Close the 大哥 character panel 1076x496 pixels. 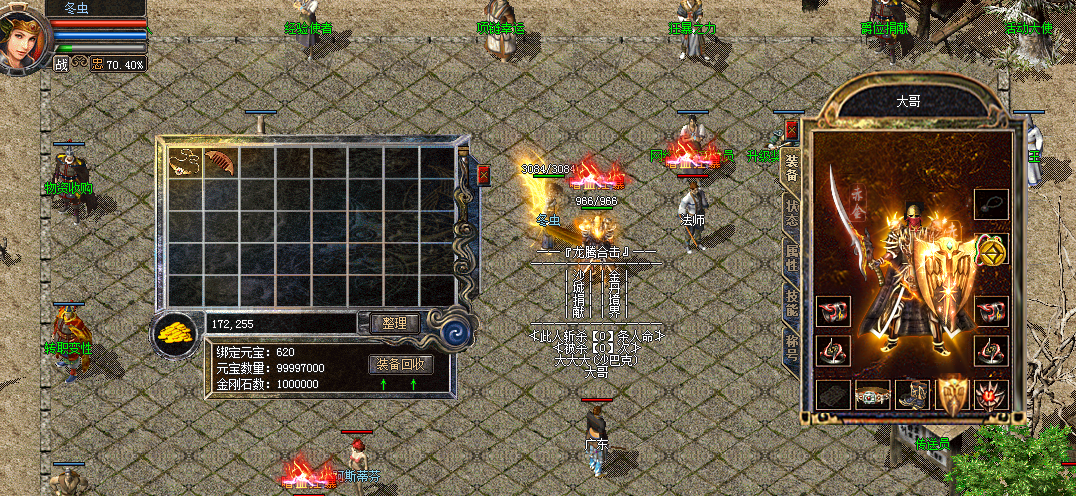point(792,129)
